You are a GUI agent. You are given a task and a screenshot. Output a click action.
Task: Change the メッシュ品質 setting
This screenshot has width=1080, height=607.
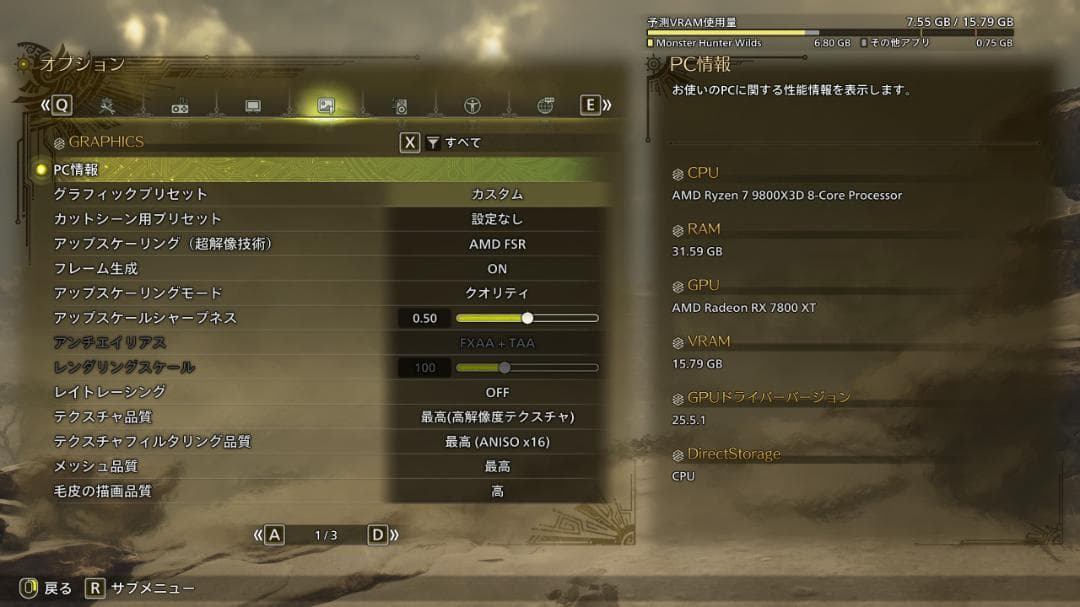(x=497, y=466)
